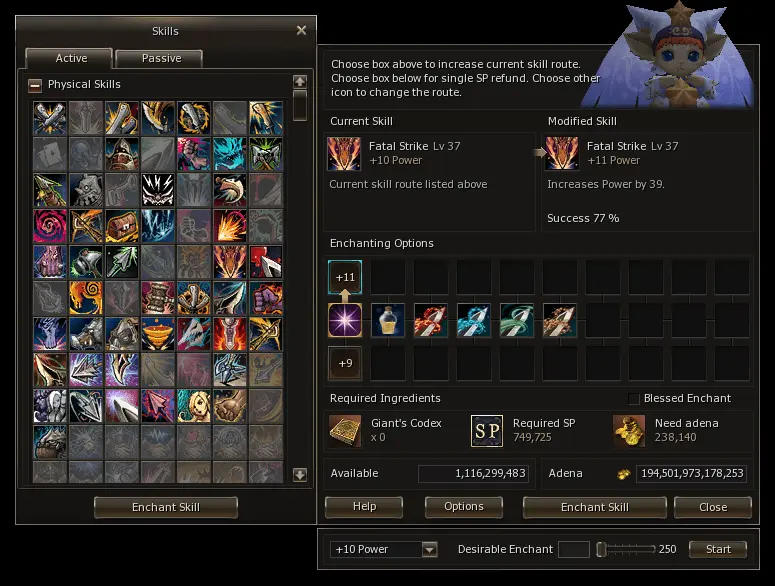Toggle the Blessed Enchant checkbox
This screenshot has height=586, width=775.
click(633, 399)
